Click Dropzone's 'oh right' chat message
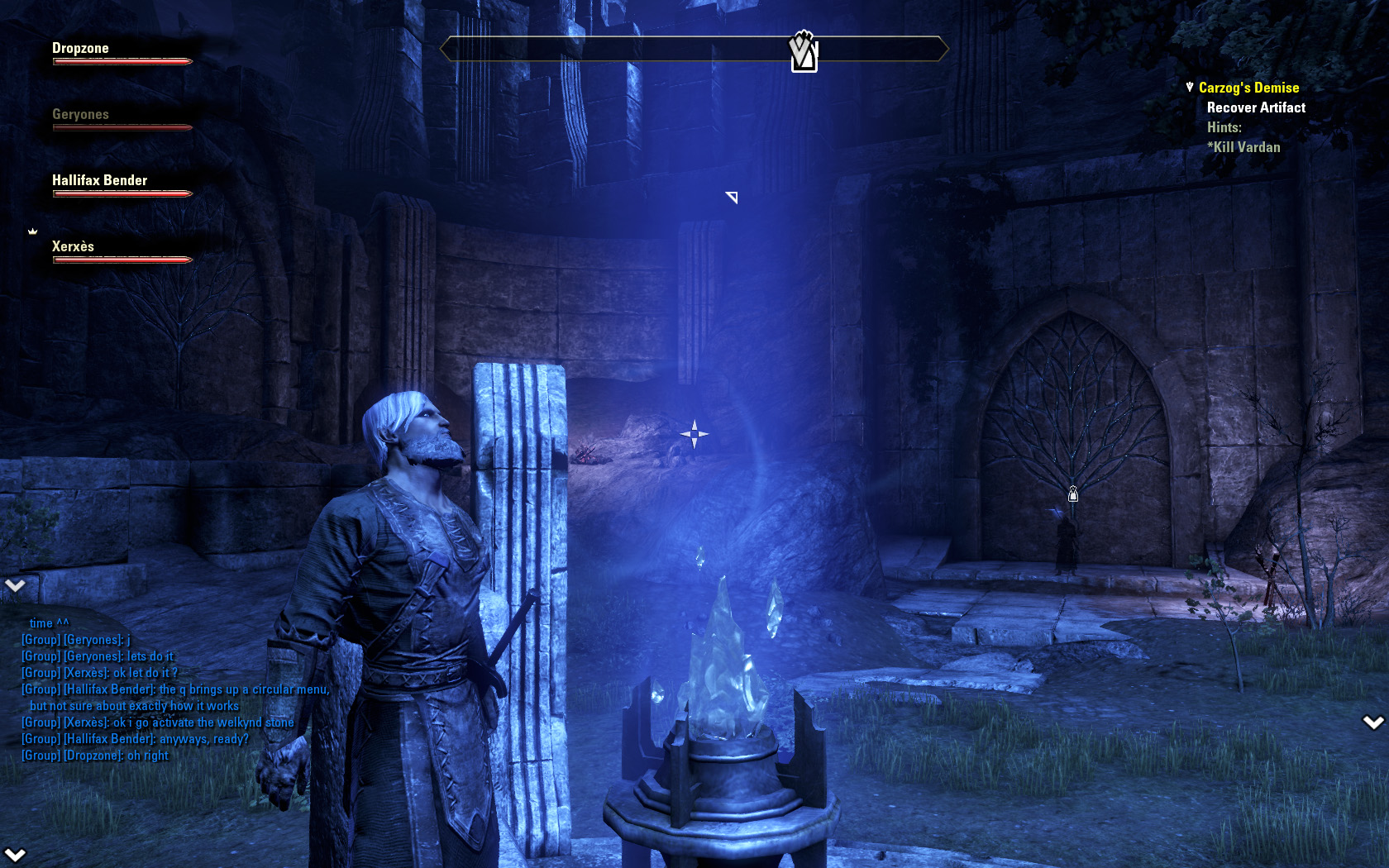Image resolution: width=1389 pixels, height=868 pixels. (x=147, y=756)
